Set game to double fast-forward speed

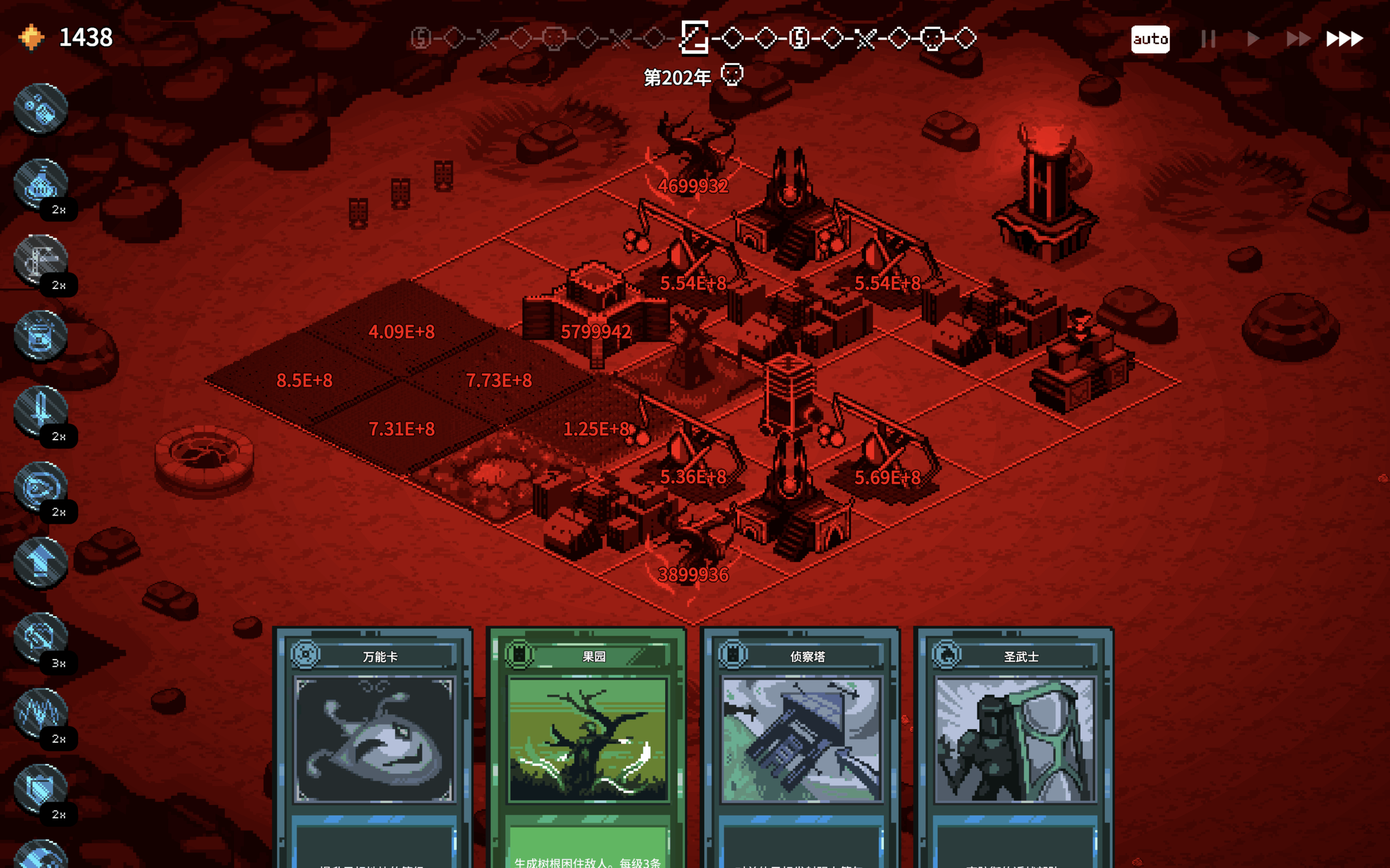1298,39
